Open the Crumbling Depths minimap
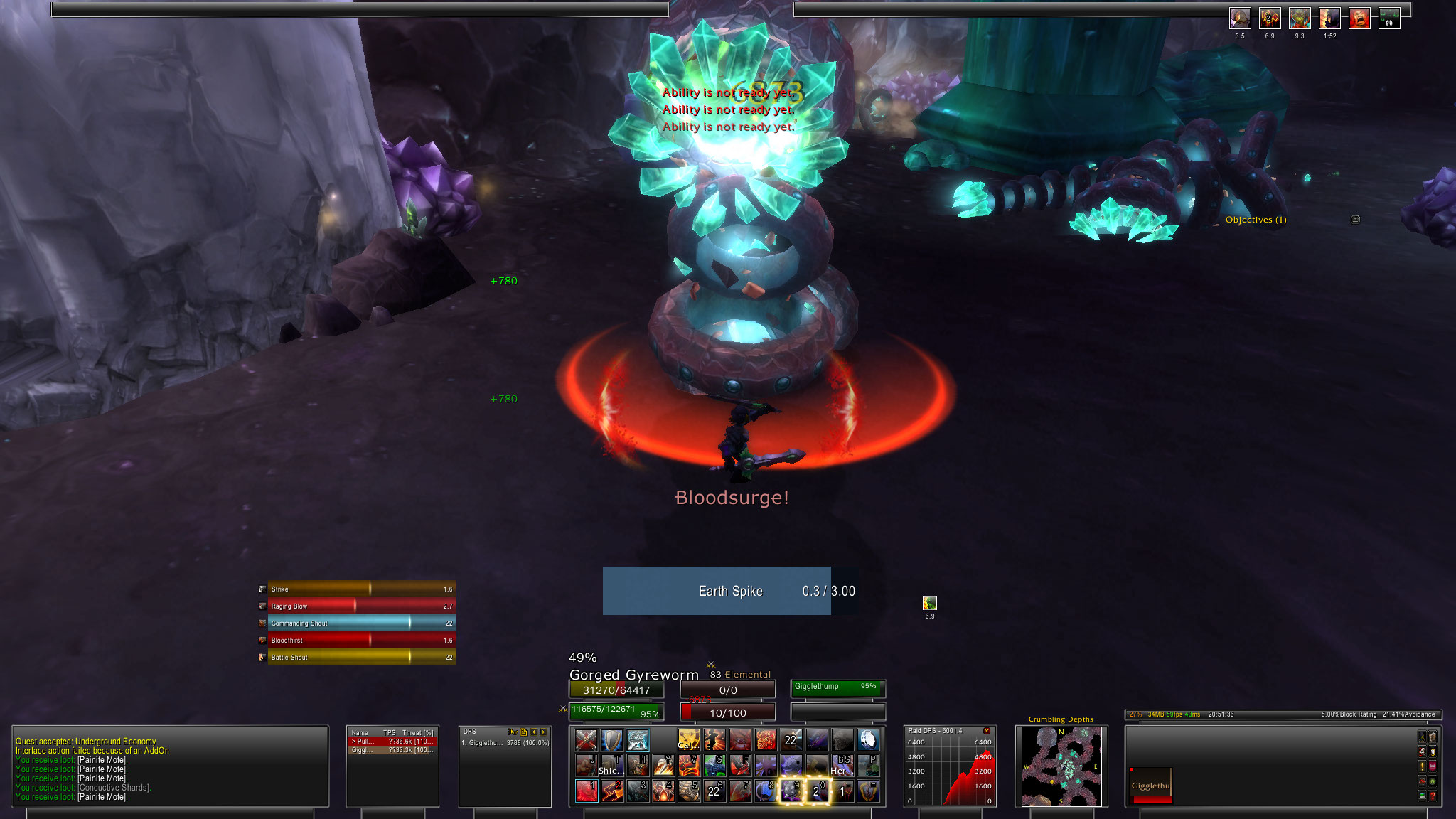The height and width of the screenshot is (819, 1456). (1061, 766)
